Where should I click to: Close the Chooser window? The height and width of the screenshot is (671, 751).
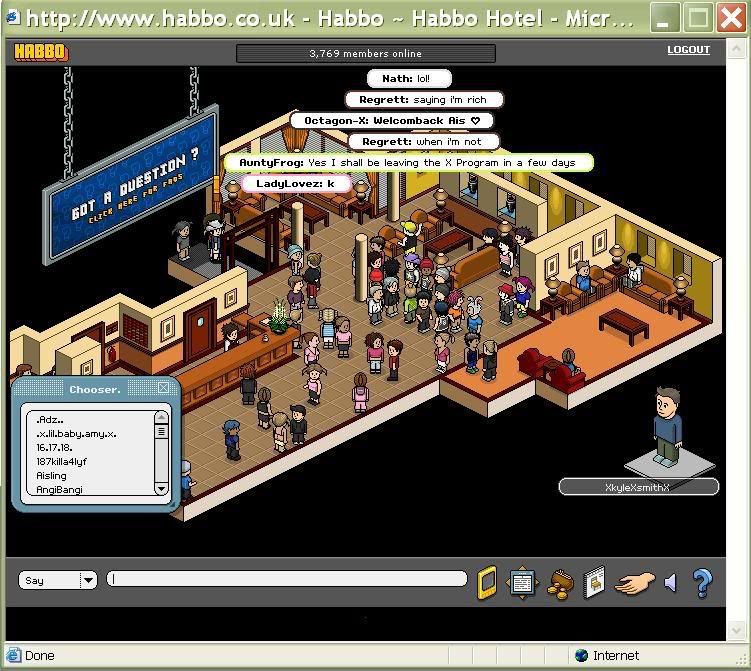coord(164,388)
